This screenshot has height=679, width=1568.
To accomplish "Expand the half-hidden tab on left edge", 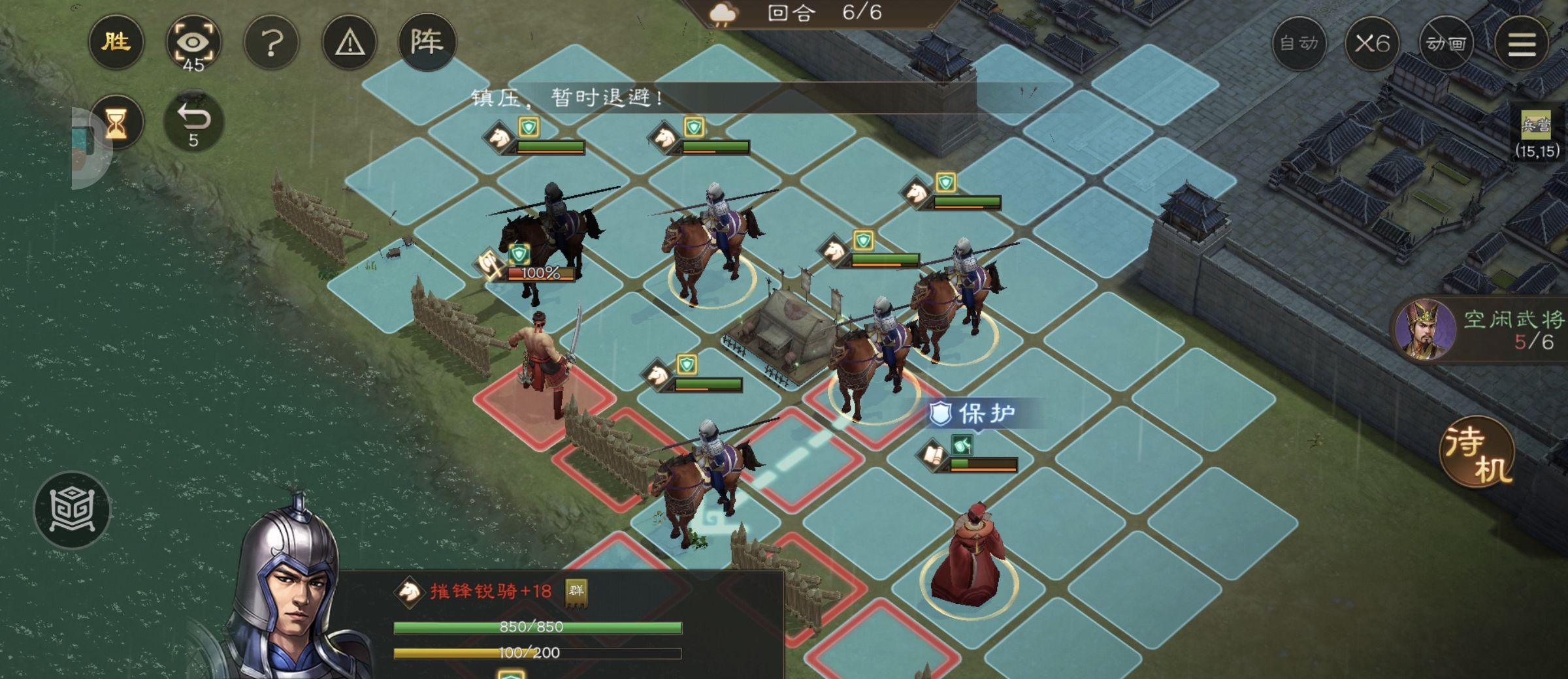I will [x=88, y=148].
